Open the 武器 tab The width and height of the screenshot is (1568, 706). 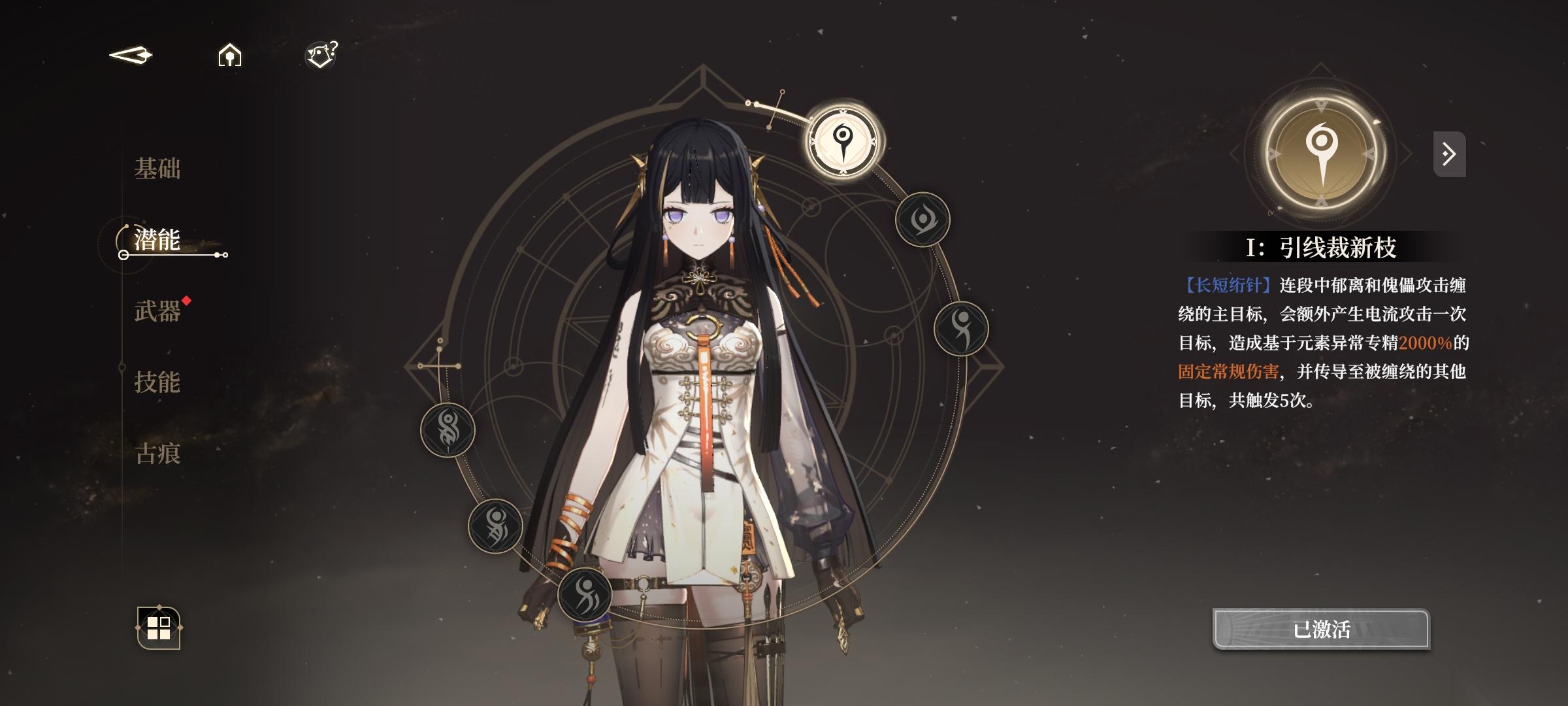tap(157, 311)
